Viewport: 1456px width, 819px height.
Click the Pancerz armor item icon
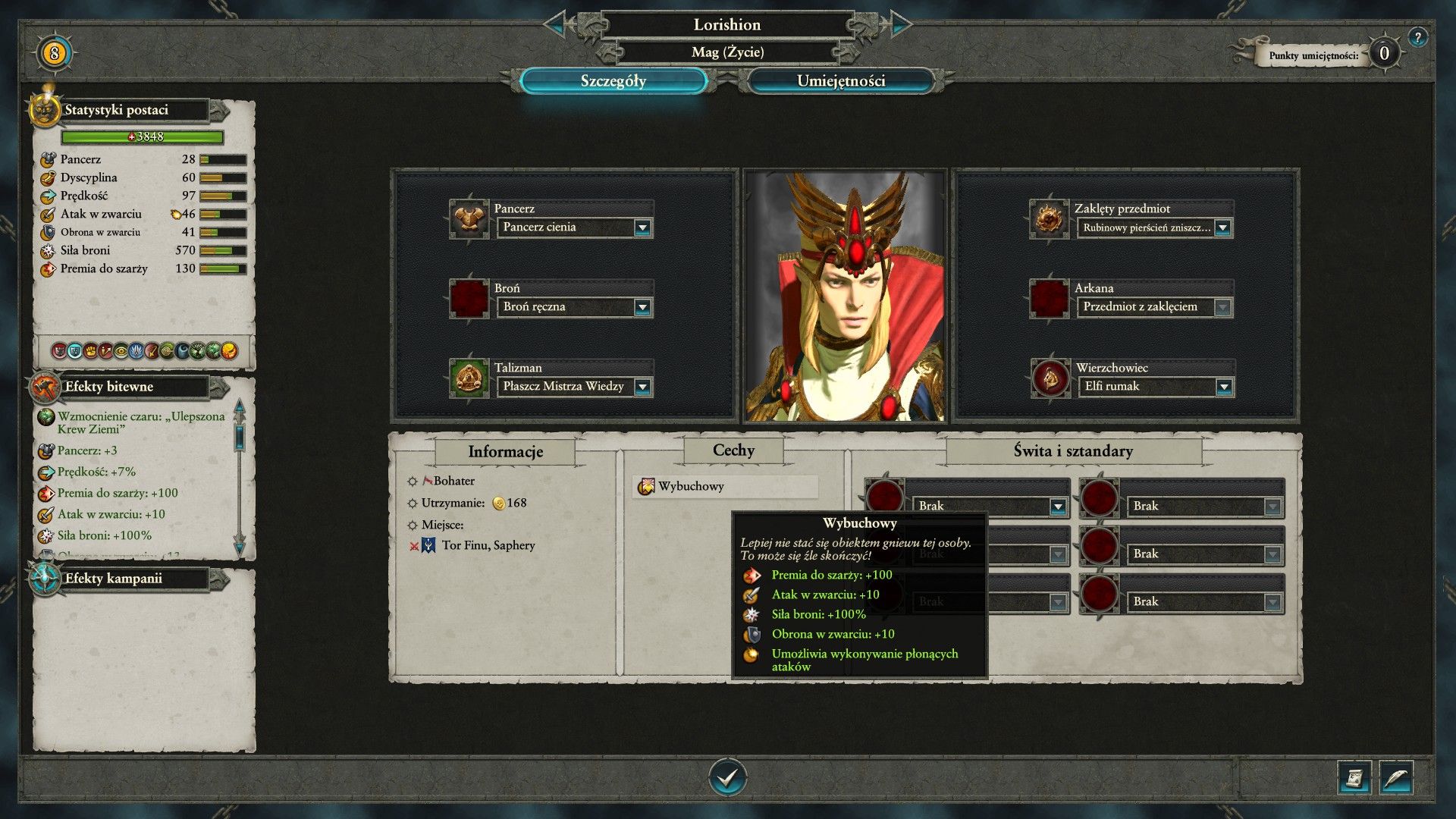(468, 219)
